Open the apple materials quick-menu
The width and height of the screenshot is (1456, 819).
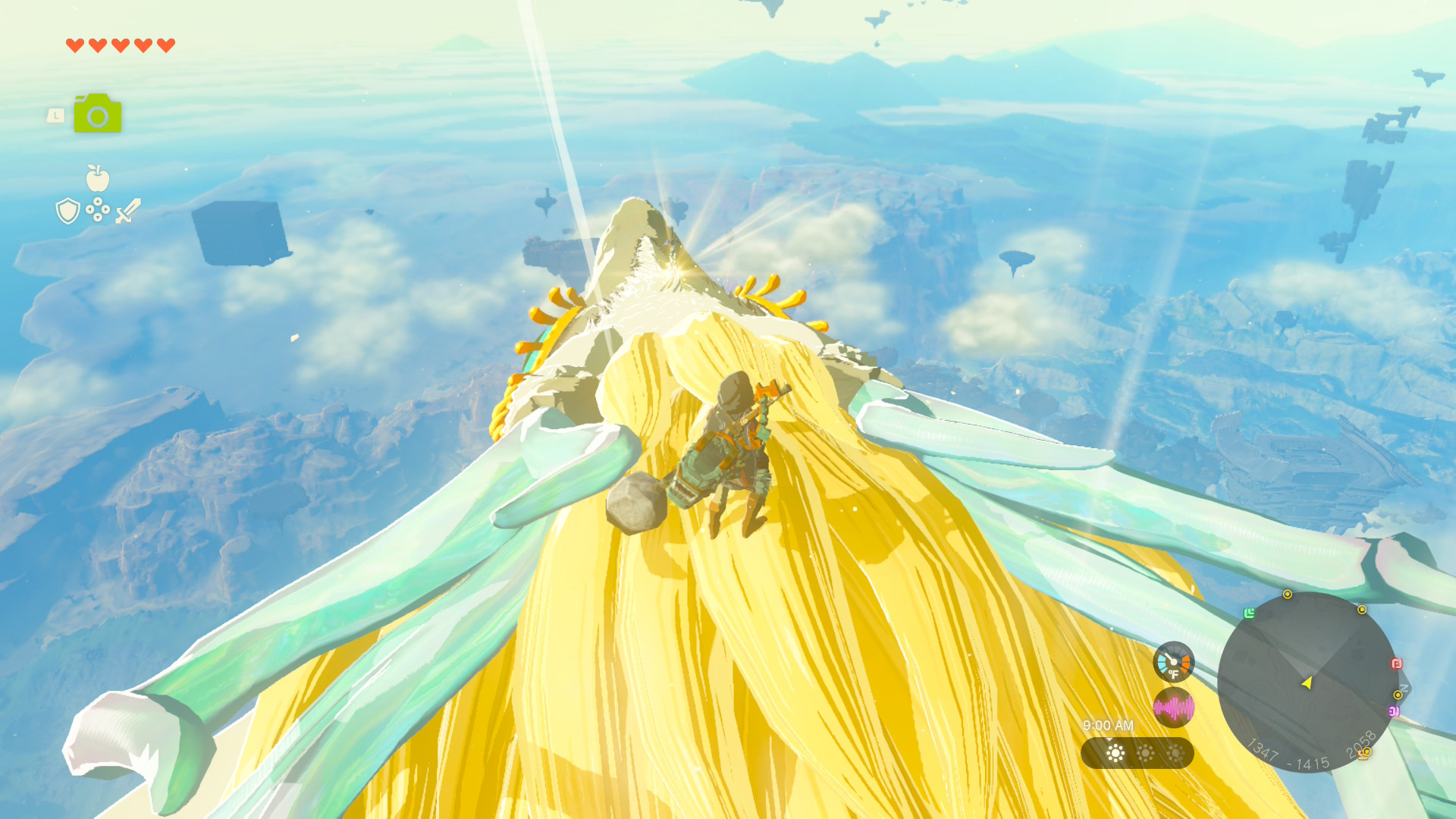coord(98,179)
